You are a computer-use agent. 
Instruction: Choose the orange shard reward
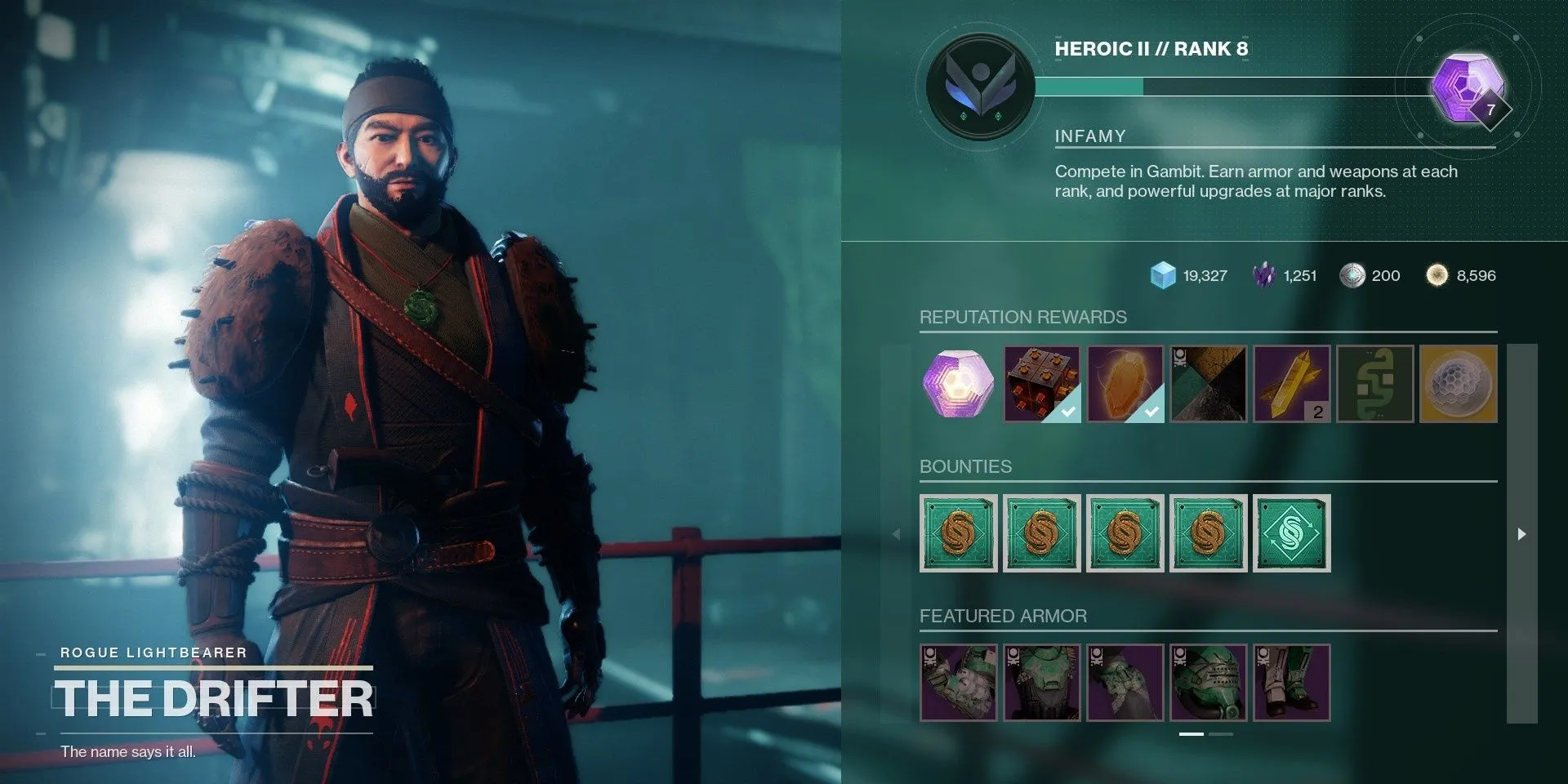tap(1125, 384)
